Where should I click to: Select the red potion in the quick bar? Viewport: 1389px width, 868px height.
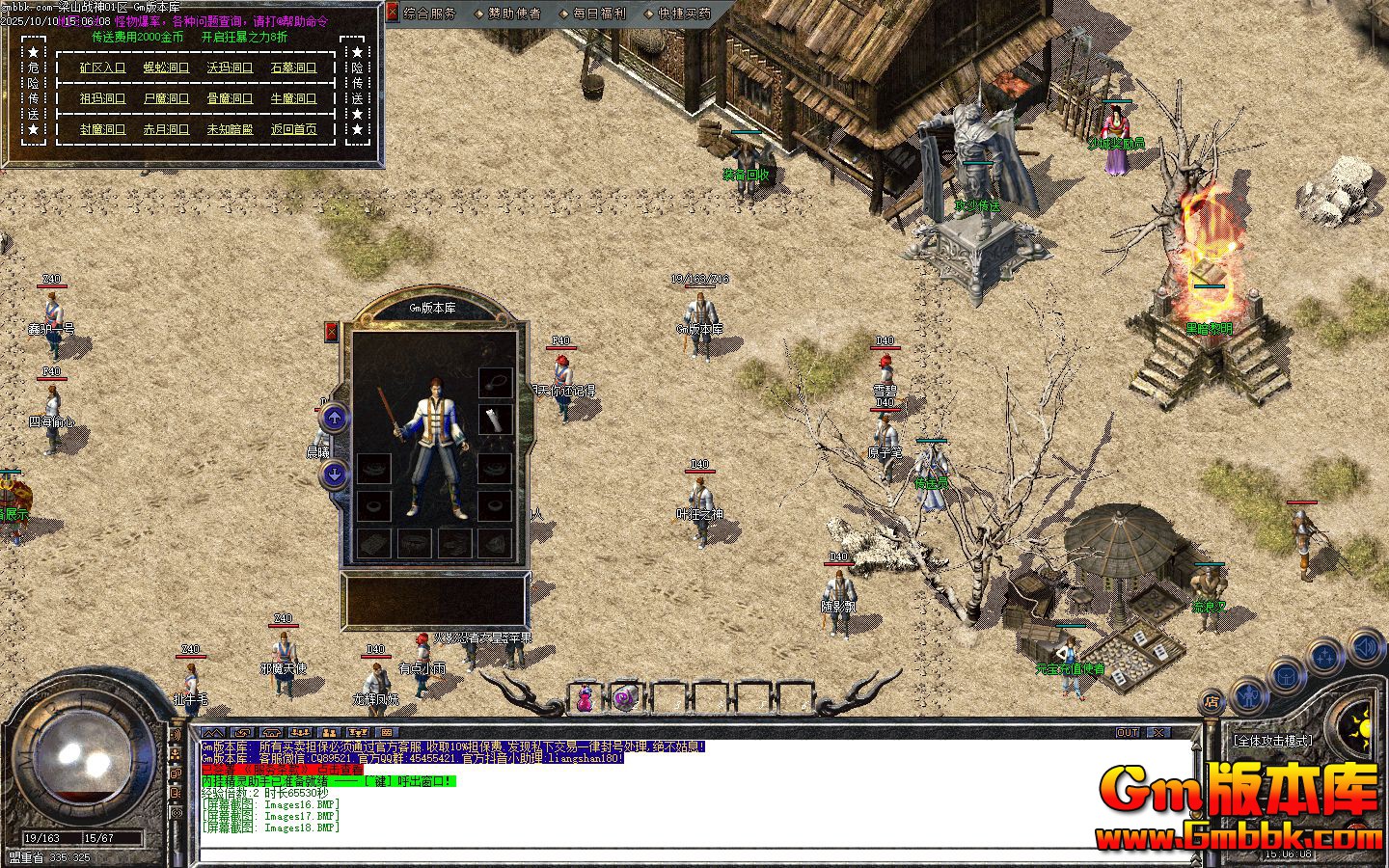click(585, 697)
